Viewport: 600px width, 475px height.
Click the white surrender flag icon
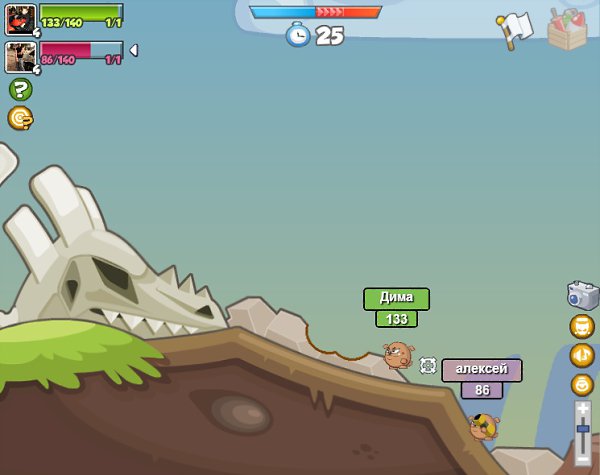[513, 29]
